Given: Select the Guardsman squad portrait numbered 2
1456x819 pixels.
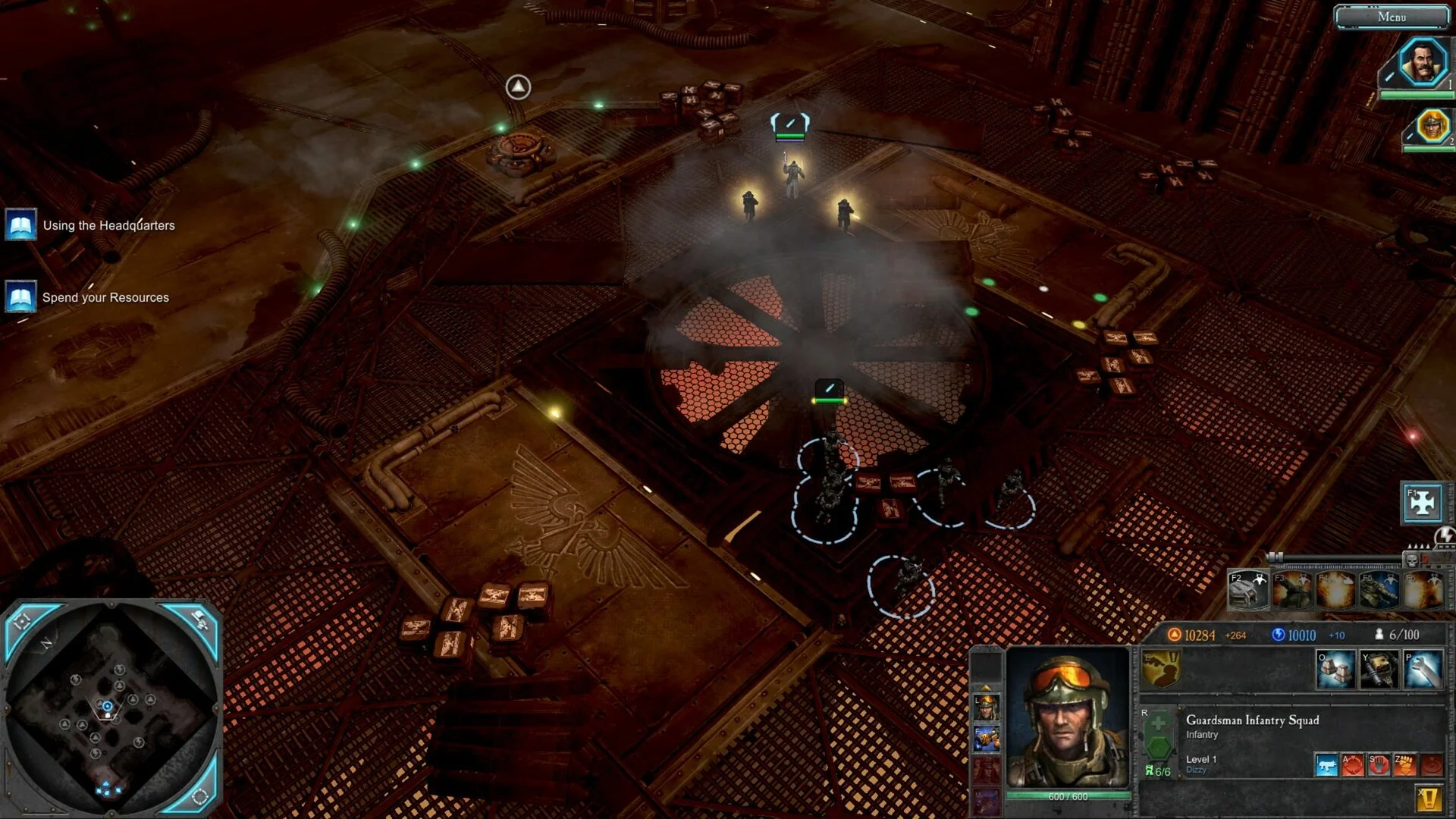Looking at the screenshot, I should pos(1432,126).
